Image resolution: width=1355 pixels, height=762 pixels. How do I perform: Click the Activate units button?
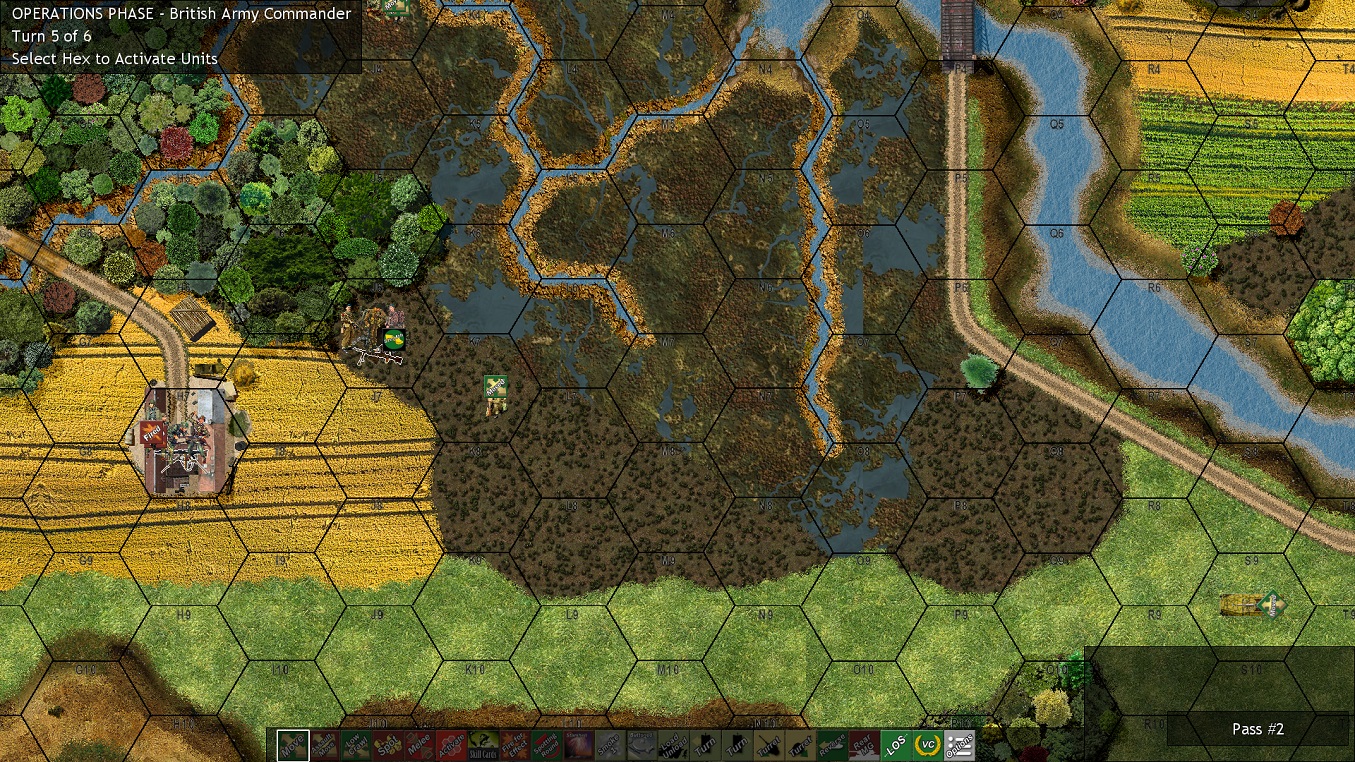pos(449,745)
